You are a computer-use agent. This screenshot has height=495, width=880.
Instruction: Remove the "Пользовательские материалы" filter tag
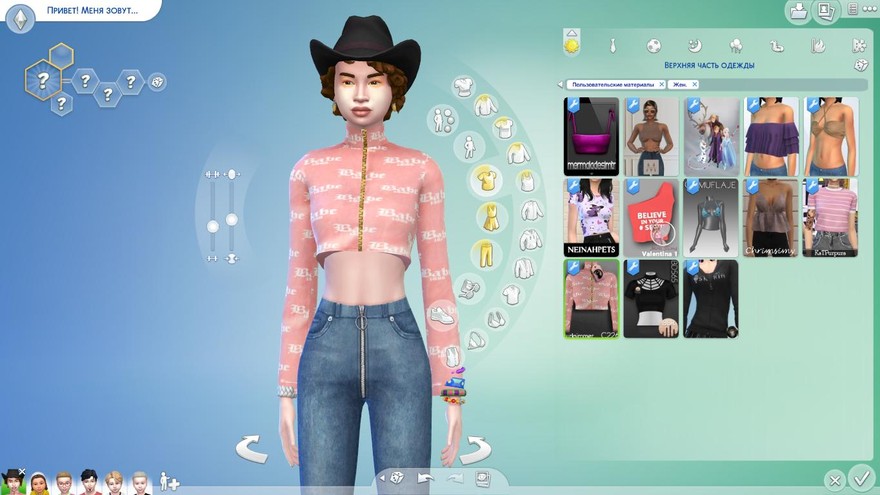[x=660, y=85]
